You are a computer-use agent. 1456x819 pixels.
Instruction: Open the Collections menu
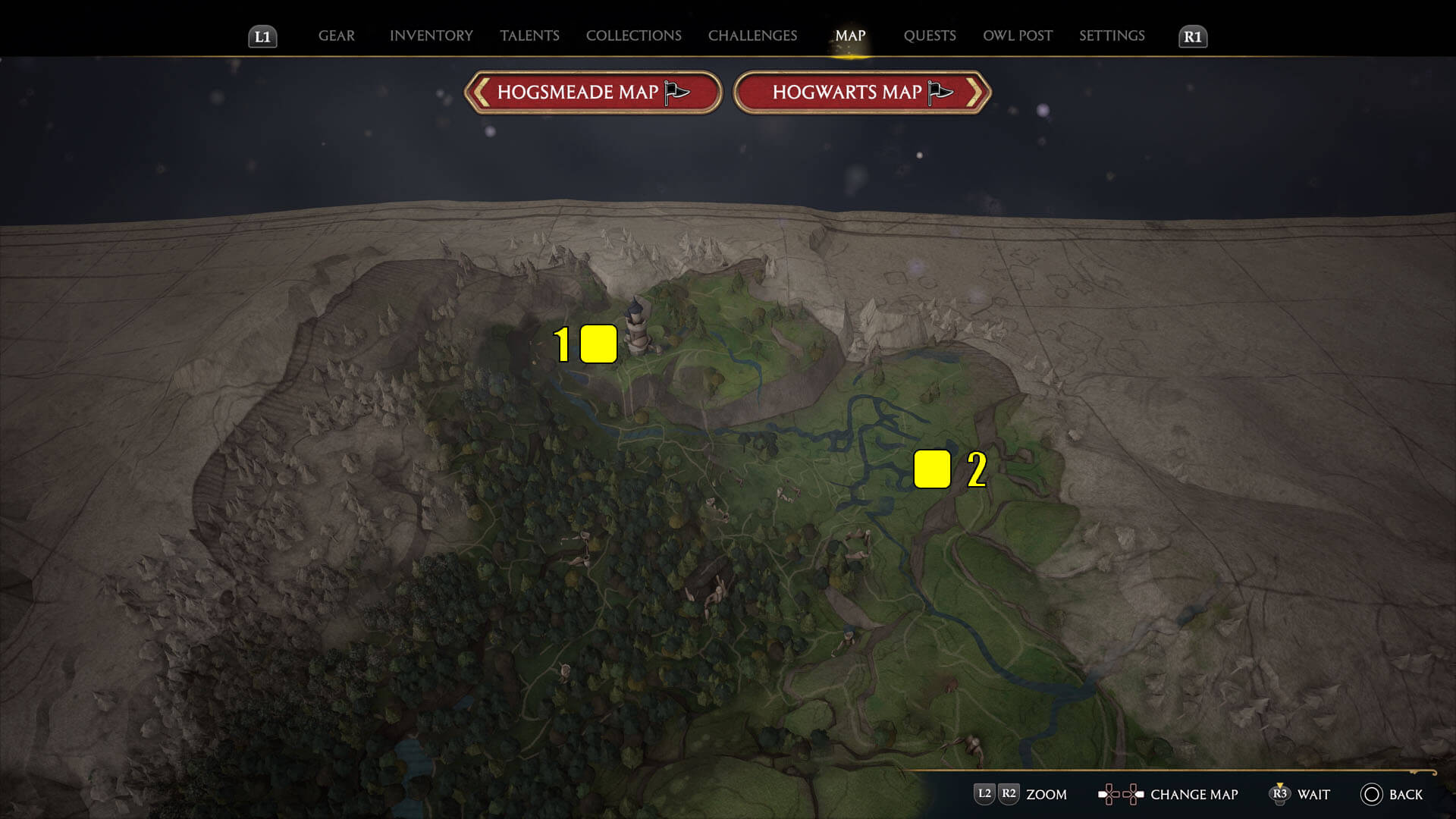(x=633, y=35)
